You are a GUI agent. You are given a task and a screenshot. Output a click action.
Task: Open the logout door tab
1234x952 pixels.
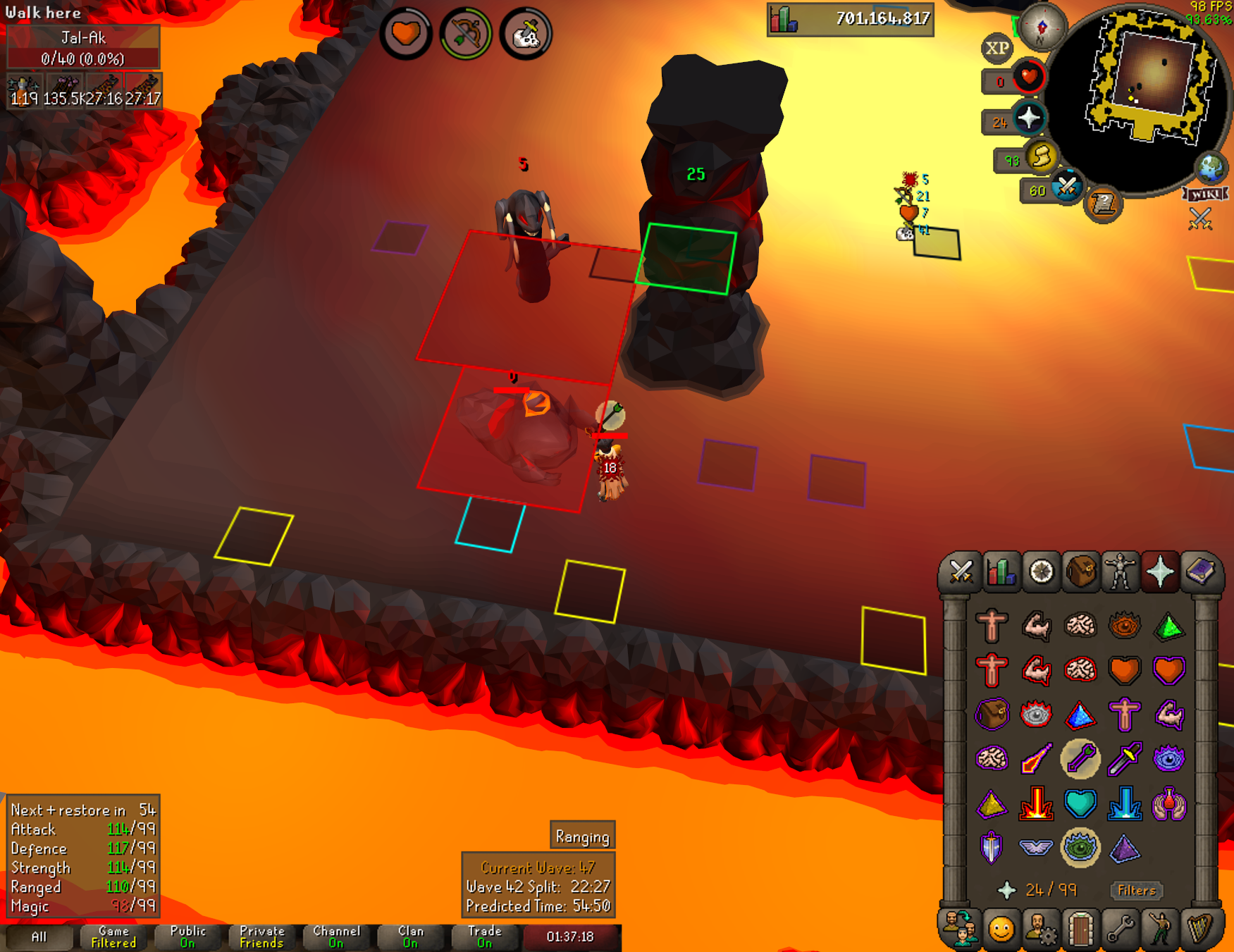pos(1080,929)
